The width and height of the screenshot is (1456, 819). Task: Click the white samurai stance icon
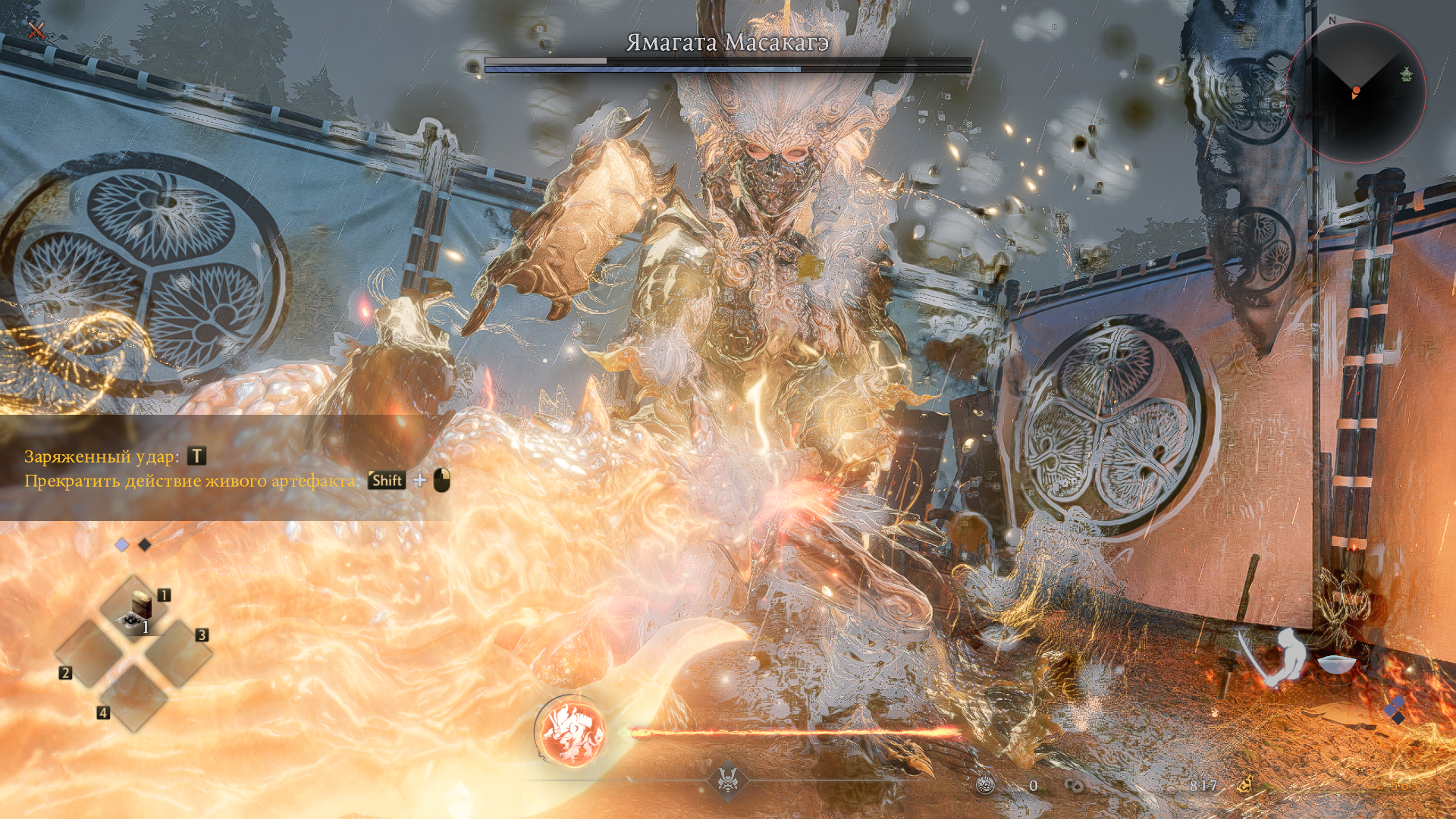pos(1282,657)
